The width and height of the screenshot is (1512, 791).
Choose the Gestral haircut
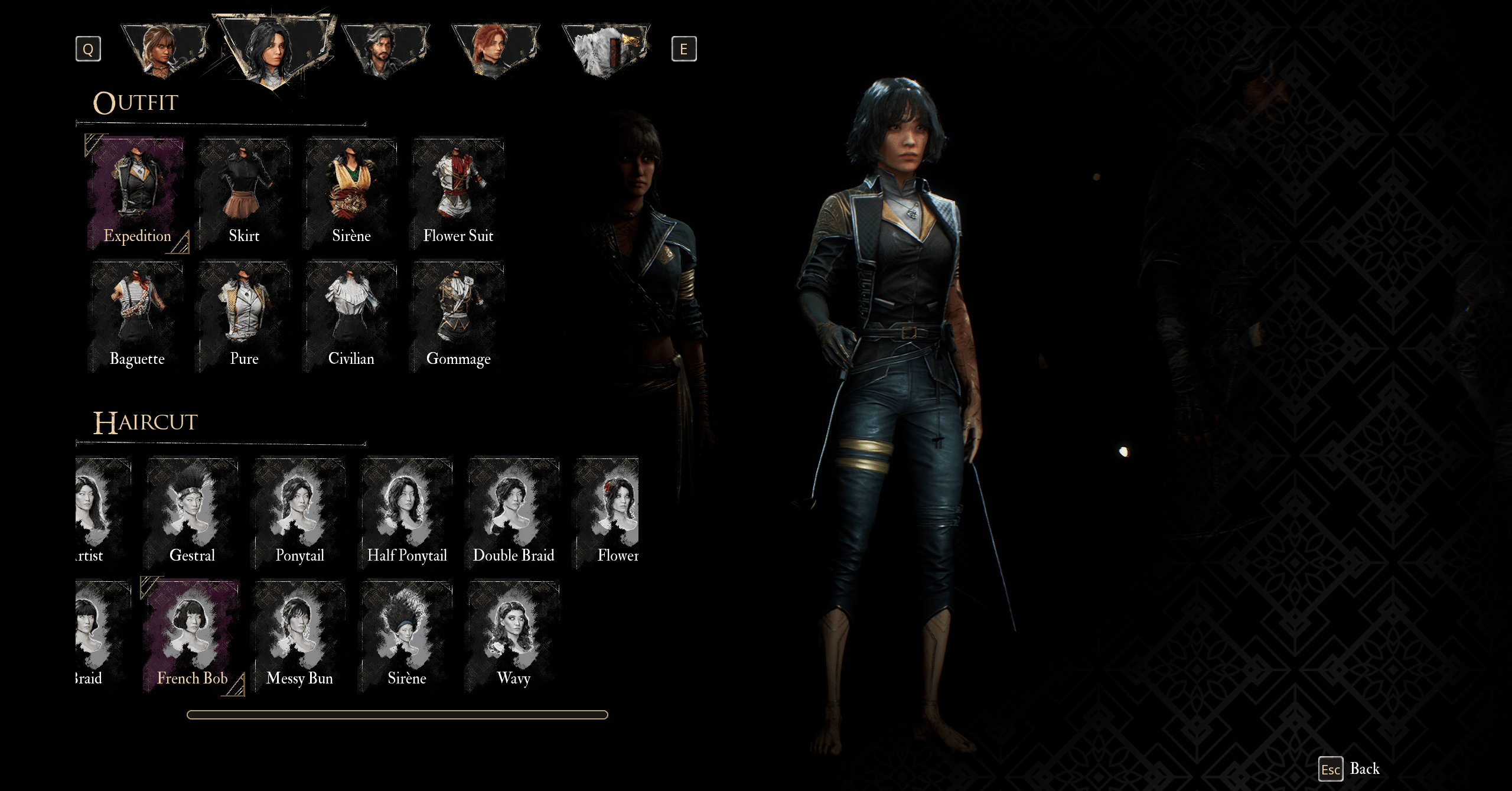(192, 513)
